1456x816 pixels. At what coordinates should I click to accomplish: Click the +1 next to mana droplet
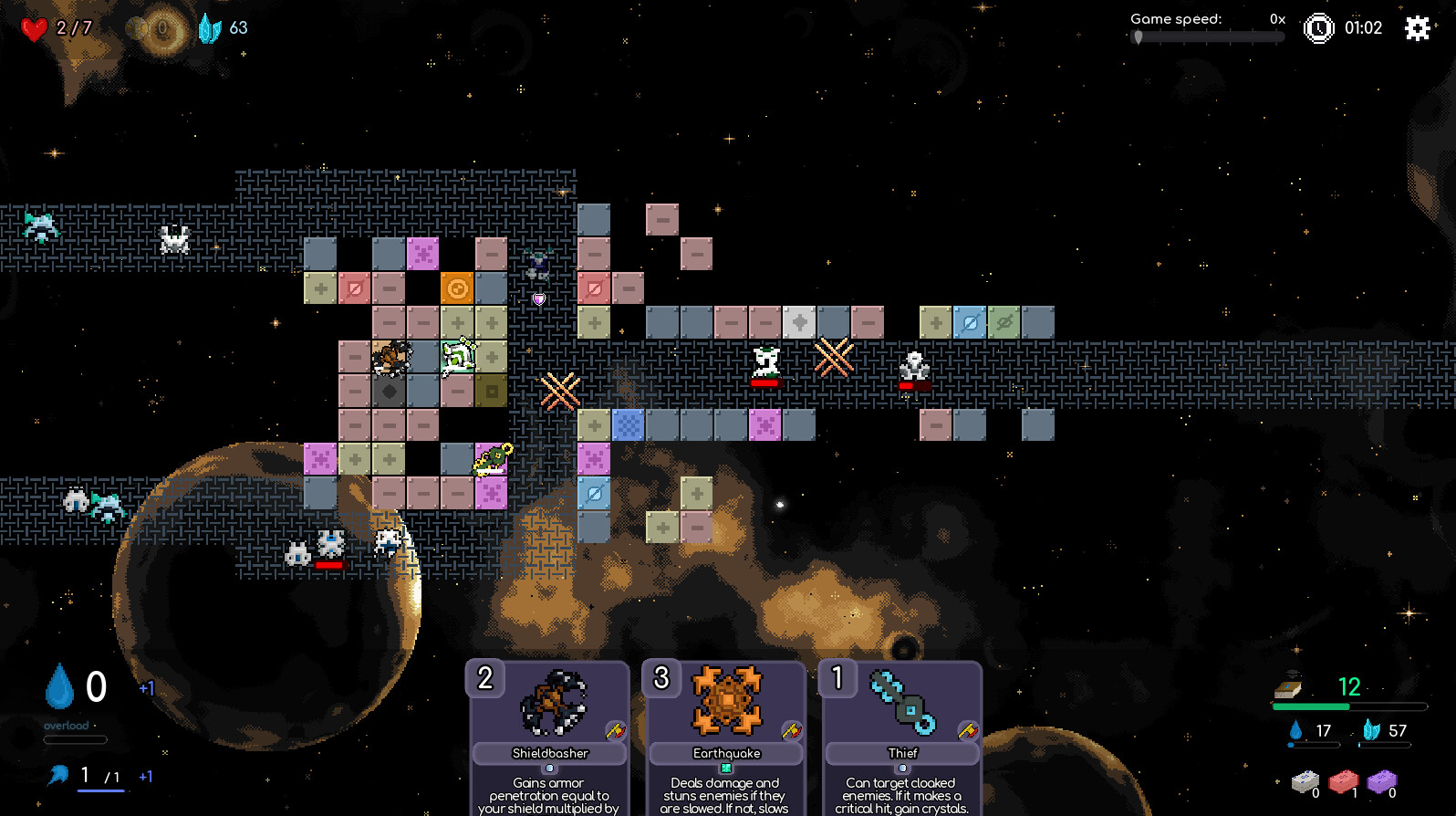click(147, 688)
